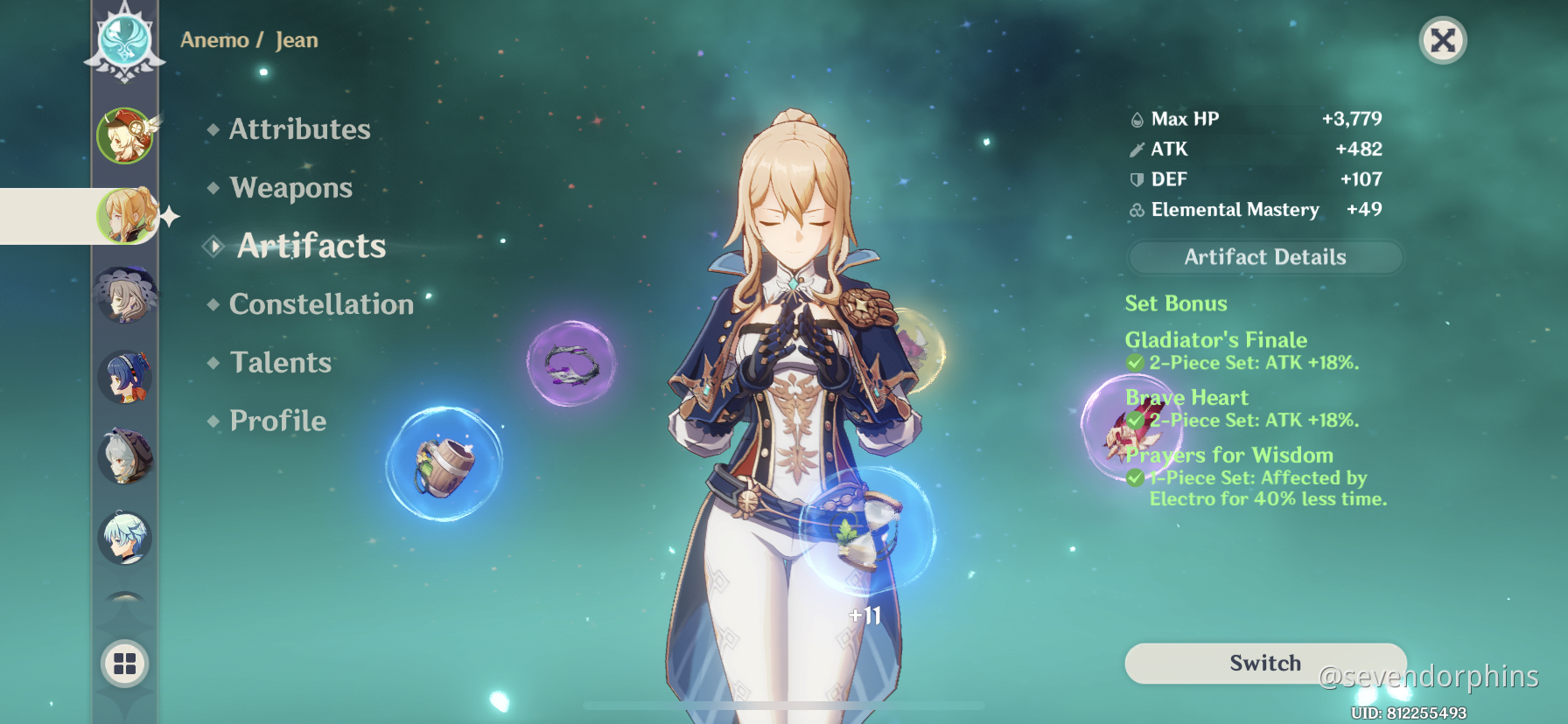Select the Profile section

276,421
